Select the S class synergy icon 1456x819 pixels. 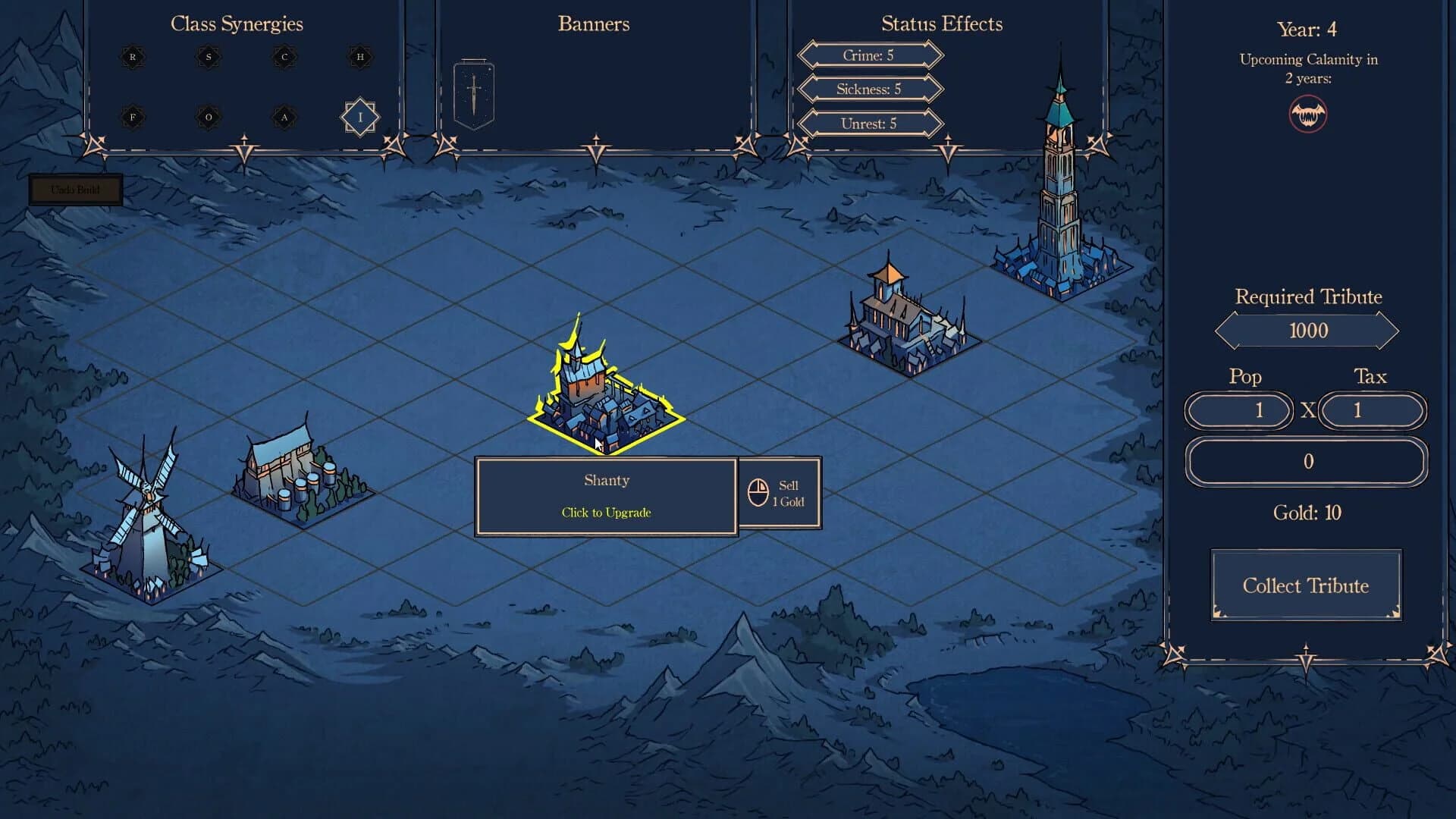pyautogui.click(x=208, y=57)
